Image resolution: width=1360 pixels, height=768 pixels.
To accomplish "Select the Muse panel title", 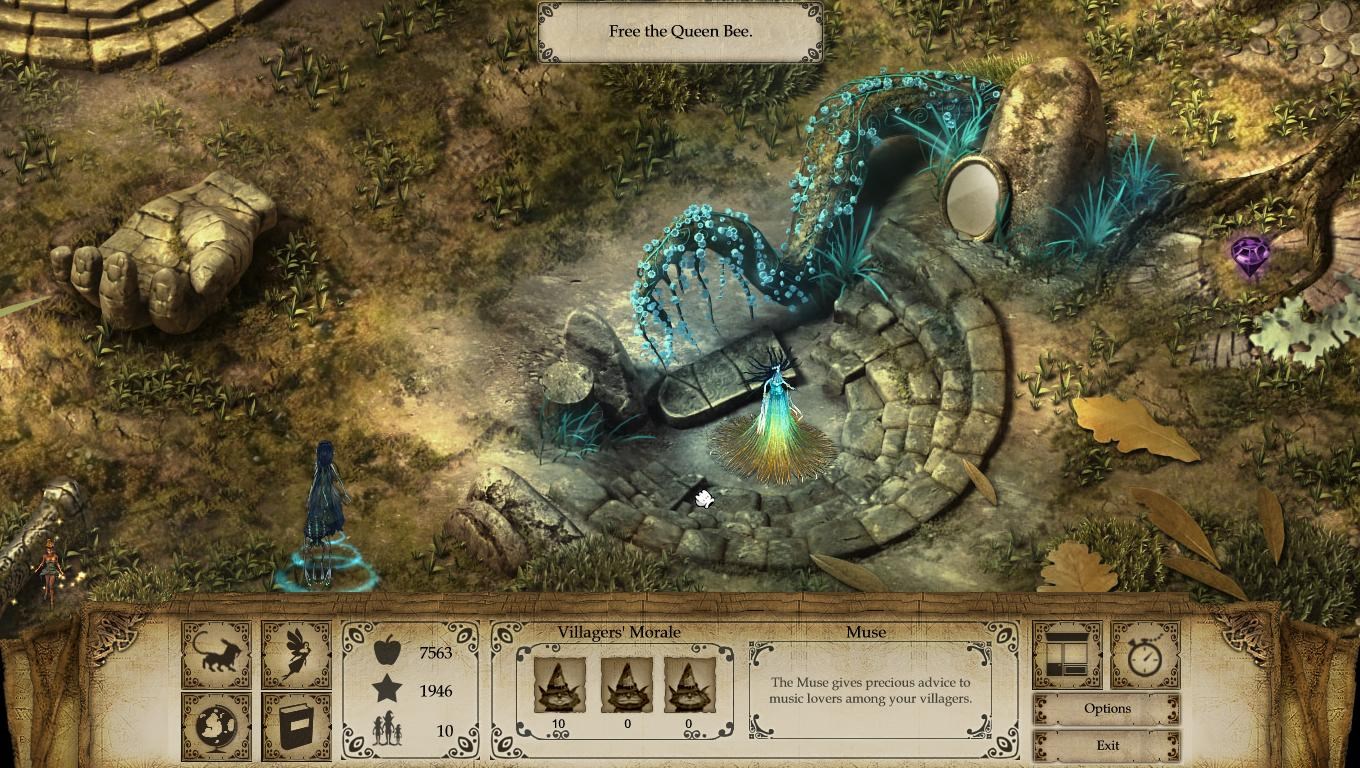I will coord(868,631).
